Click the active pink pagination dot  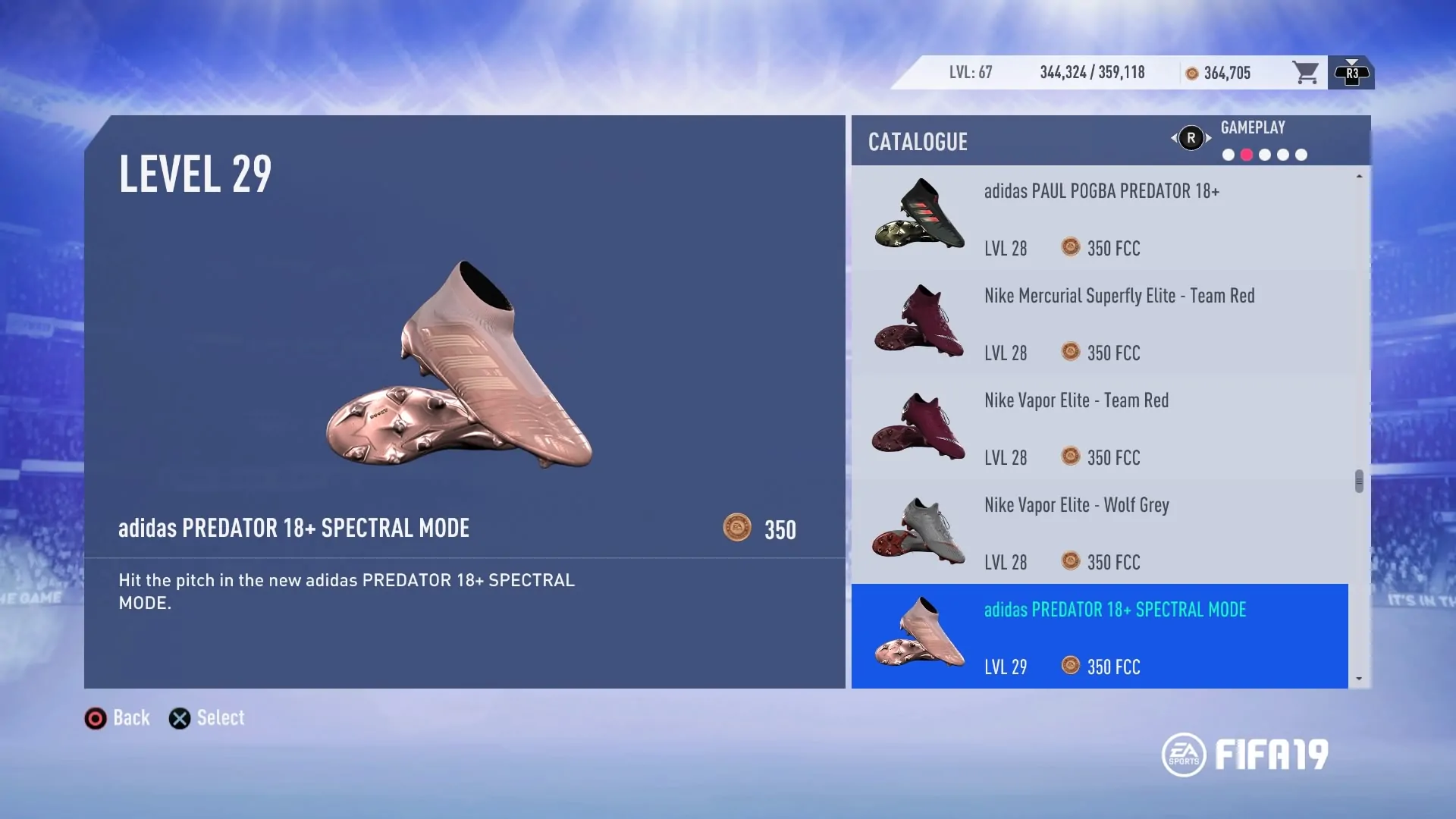coord(1245,155)
